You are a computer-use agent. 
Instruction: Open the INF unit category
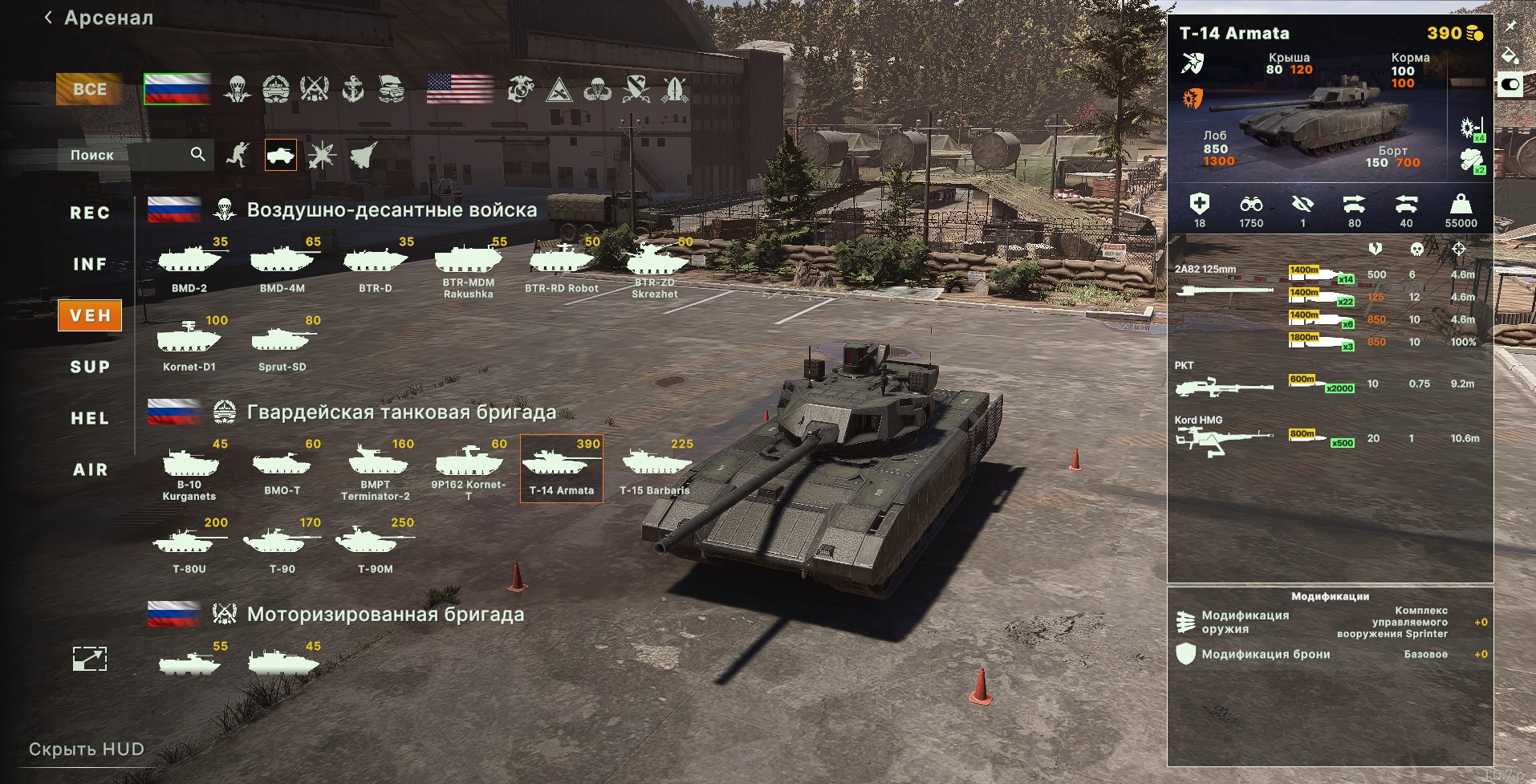point(90,264)
